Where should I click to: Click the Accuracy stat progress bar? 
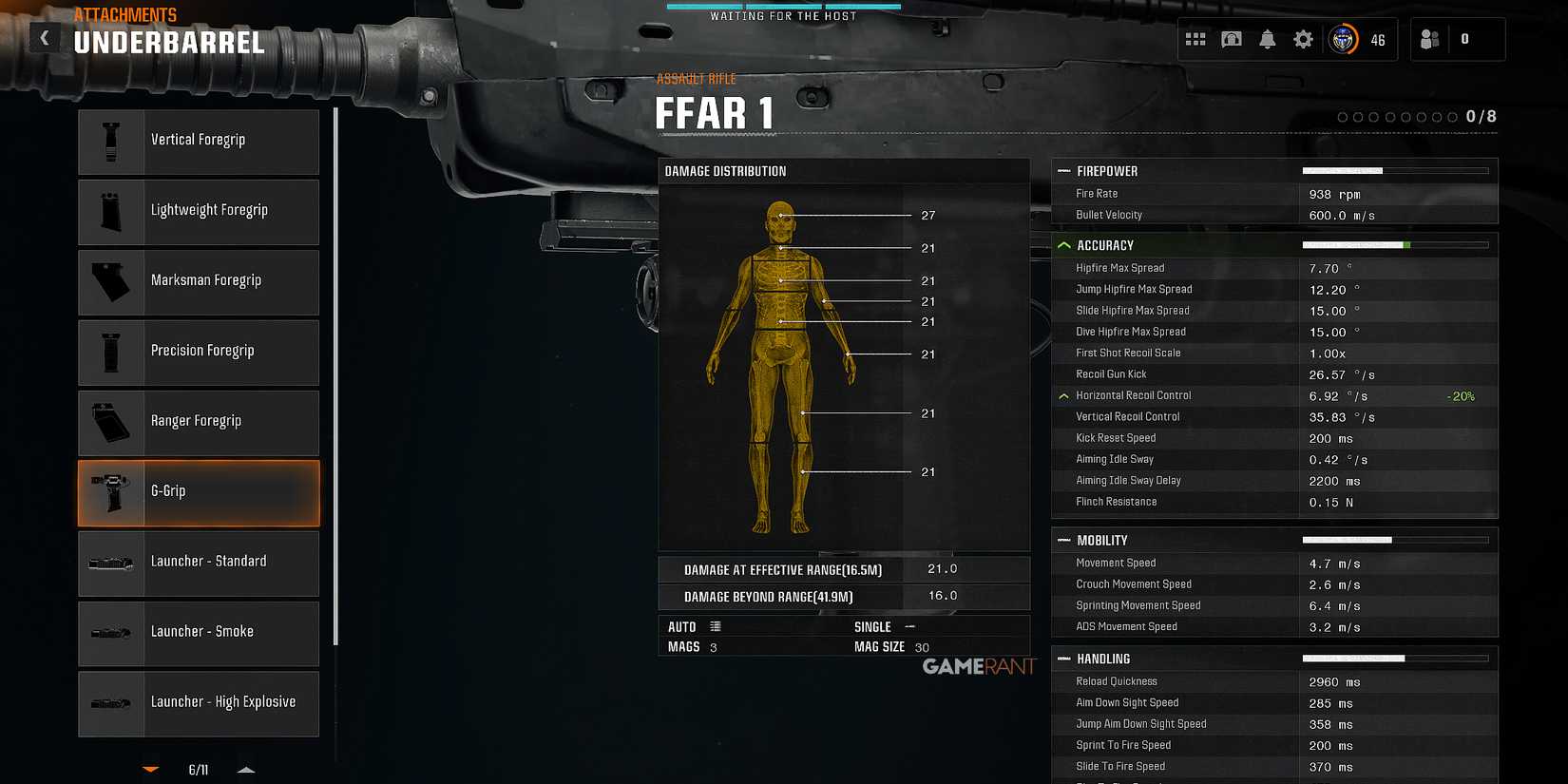tap(1398, 244)
